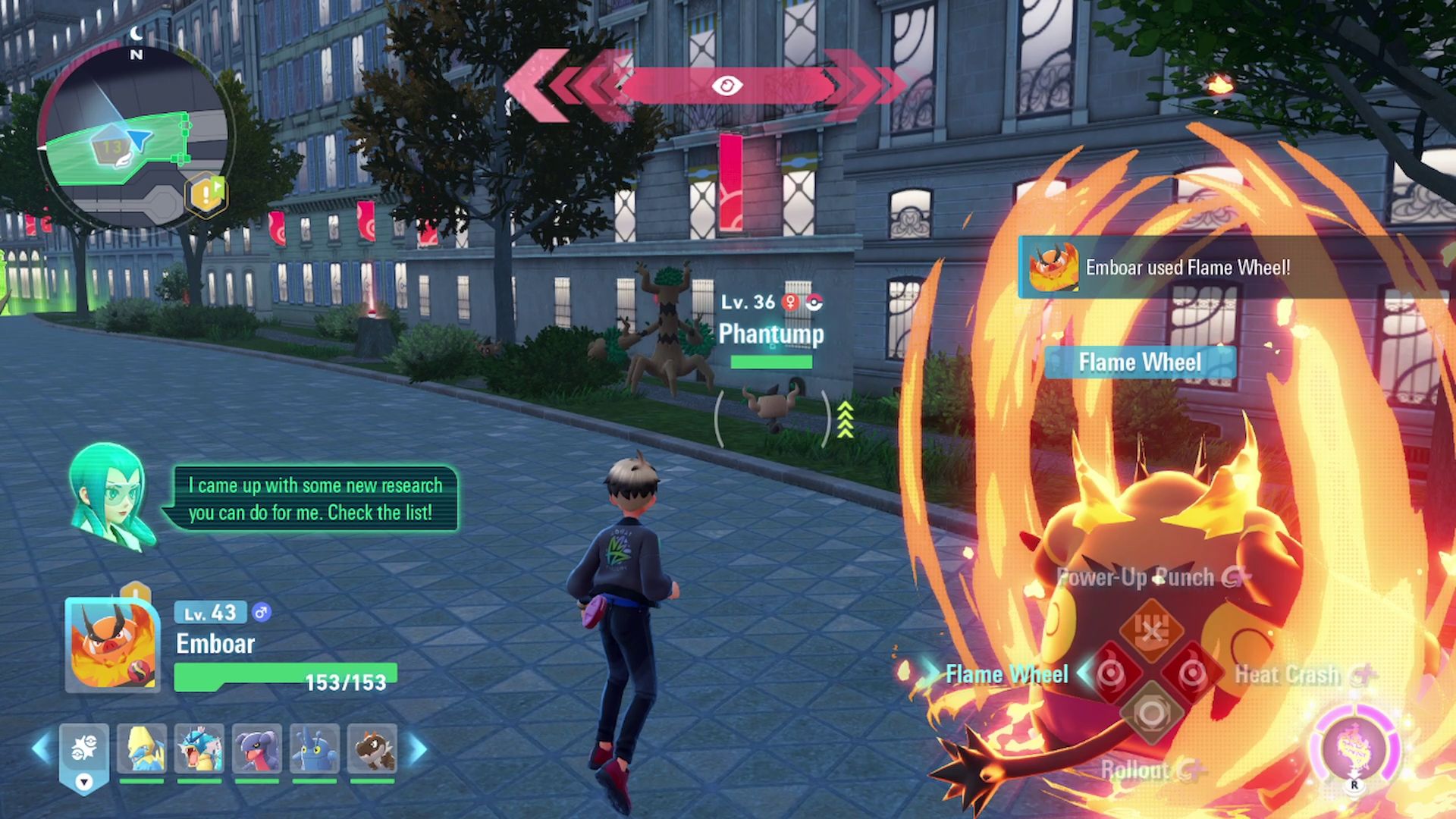
Task: Activate the Rollout move icon
Action: (x=1151, y=714)
